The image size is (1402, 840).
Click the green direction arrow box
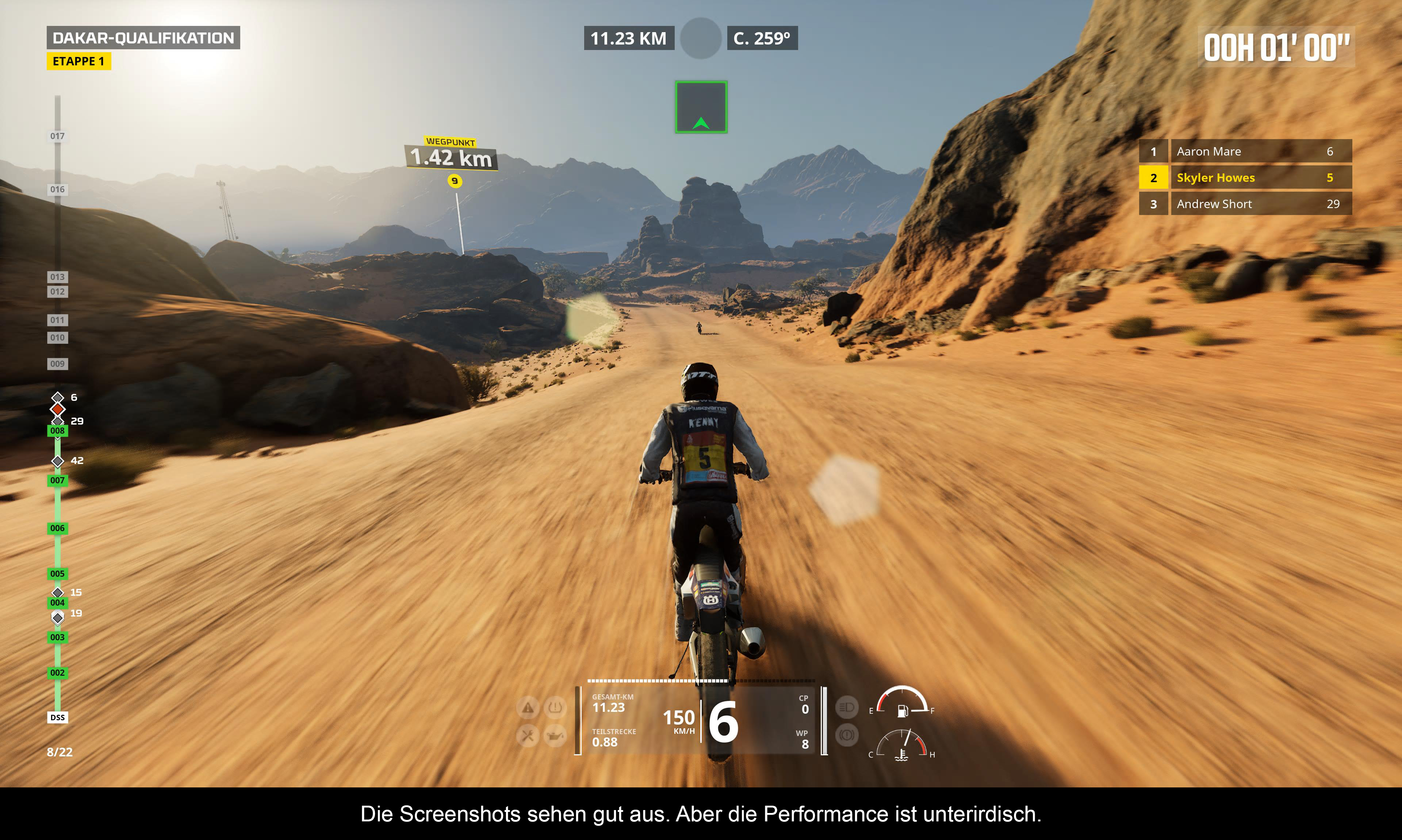[701, 108]
